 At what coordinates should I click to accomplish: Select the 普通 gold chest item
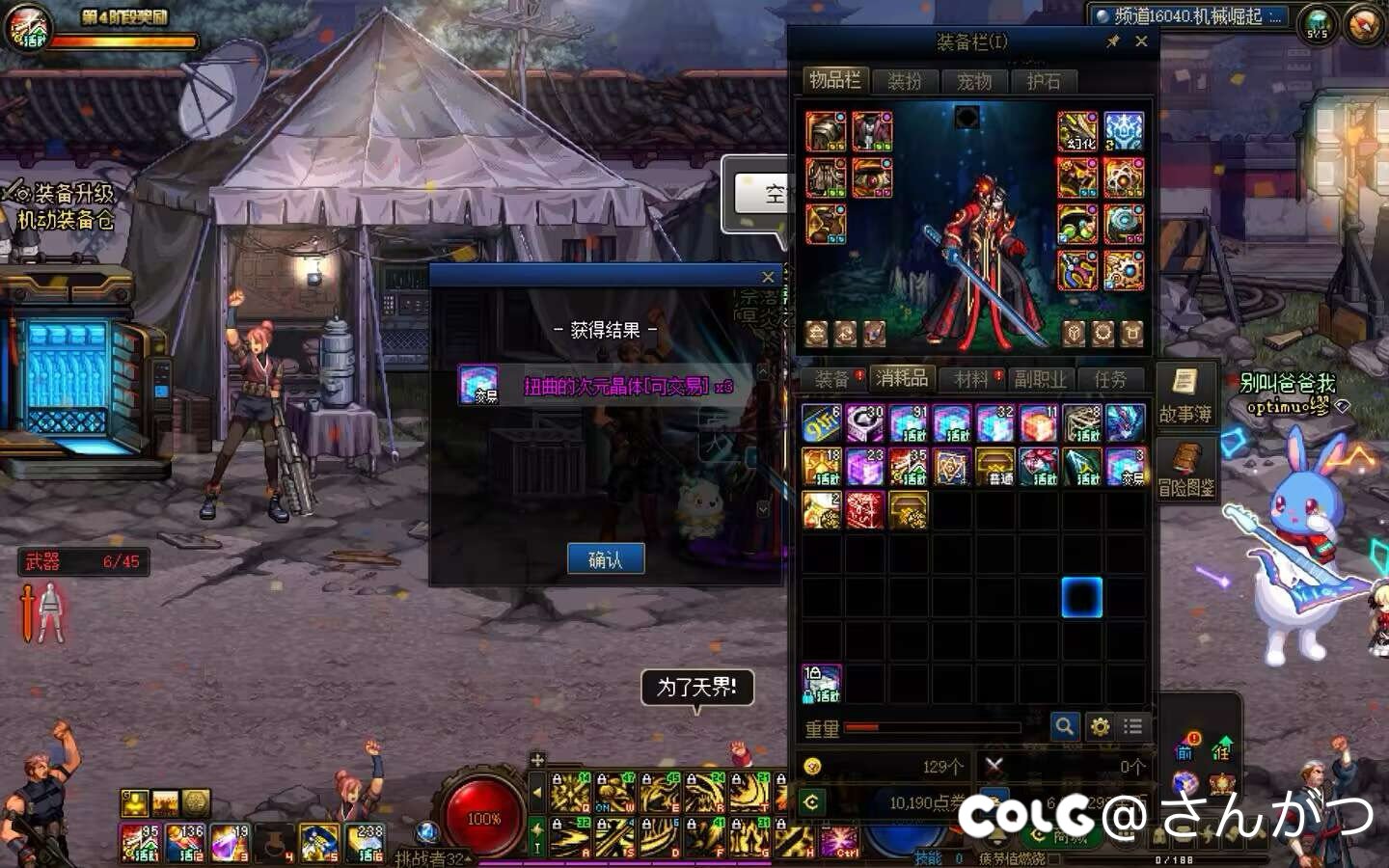[x=994, y=467]
